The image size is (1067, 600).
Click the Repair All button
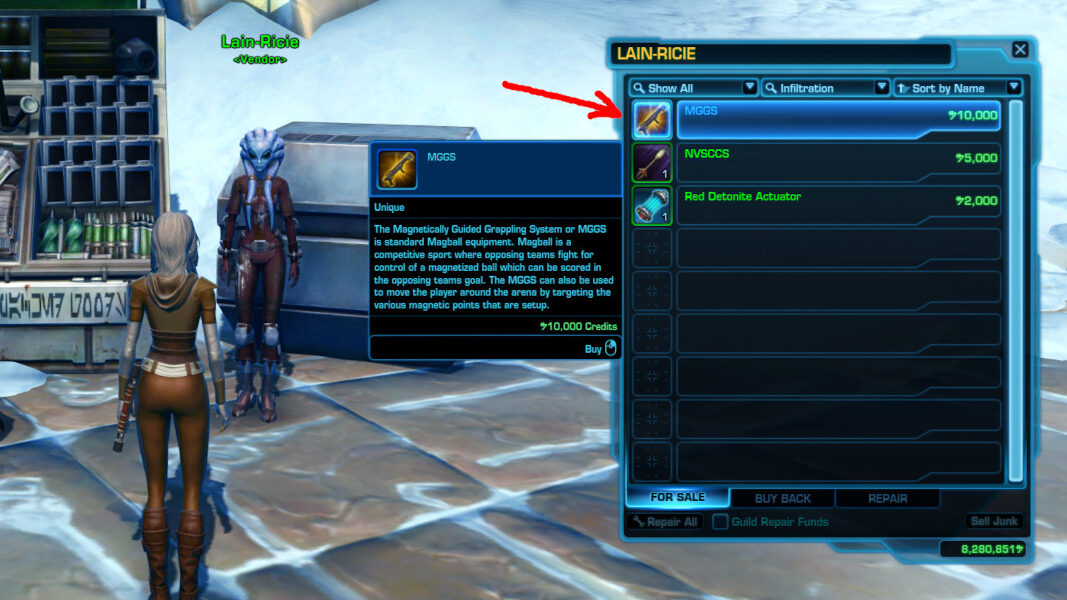tap(665, 522)
